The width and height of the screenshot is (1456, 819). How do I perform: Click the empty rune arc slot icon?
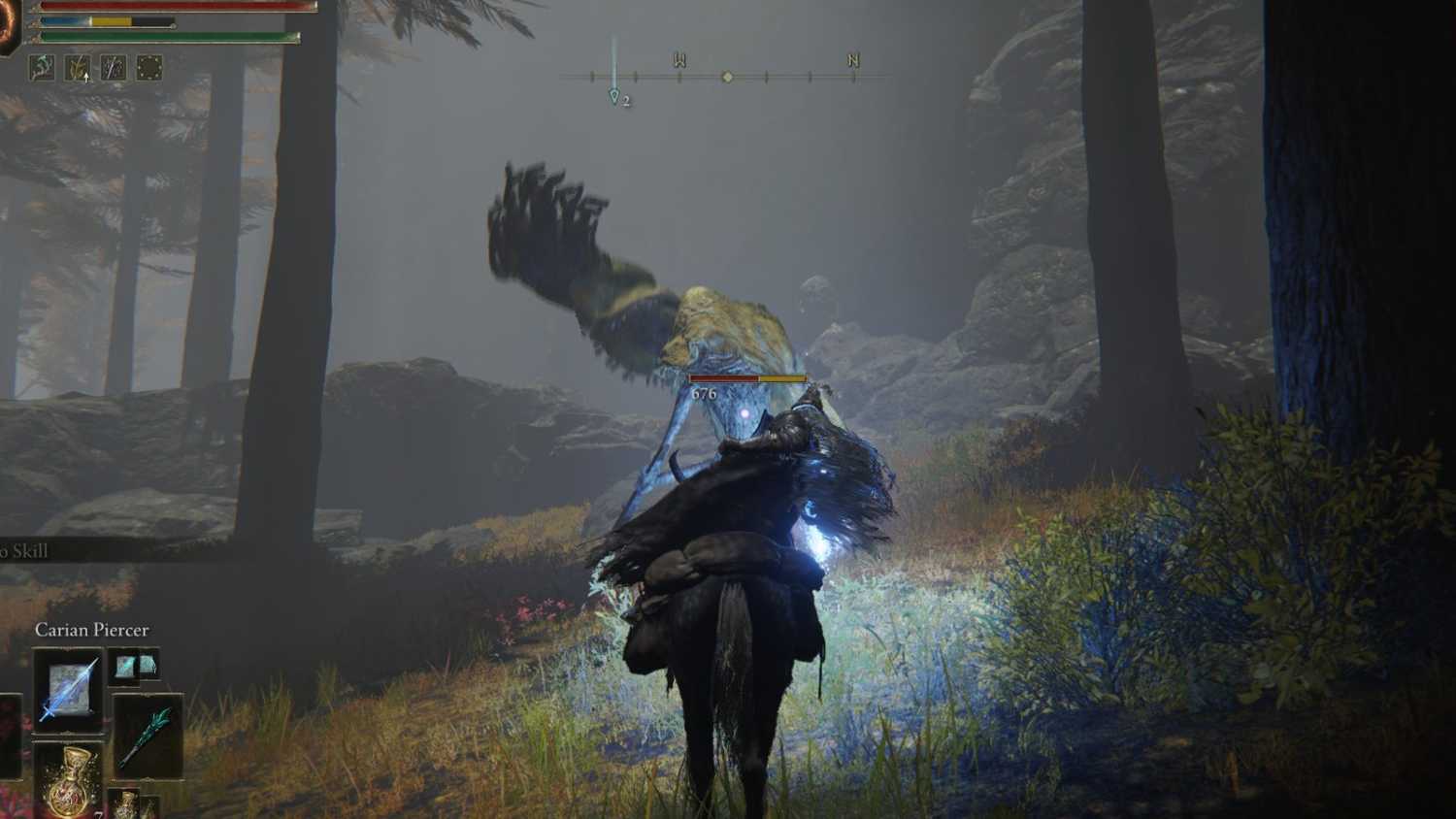(149, 67)
